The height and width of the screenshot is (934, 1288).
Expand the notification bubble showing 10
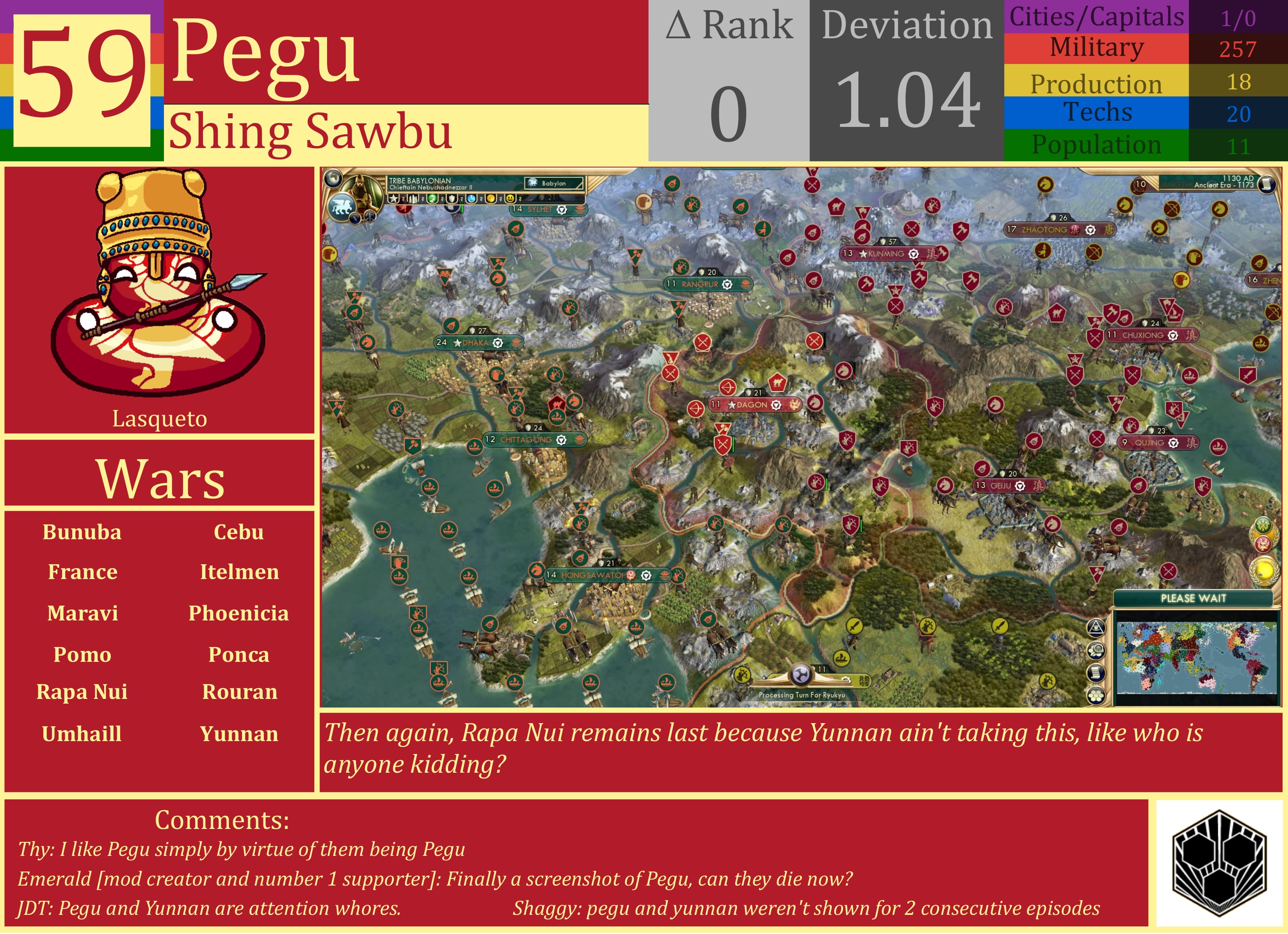click(1141, 185)
